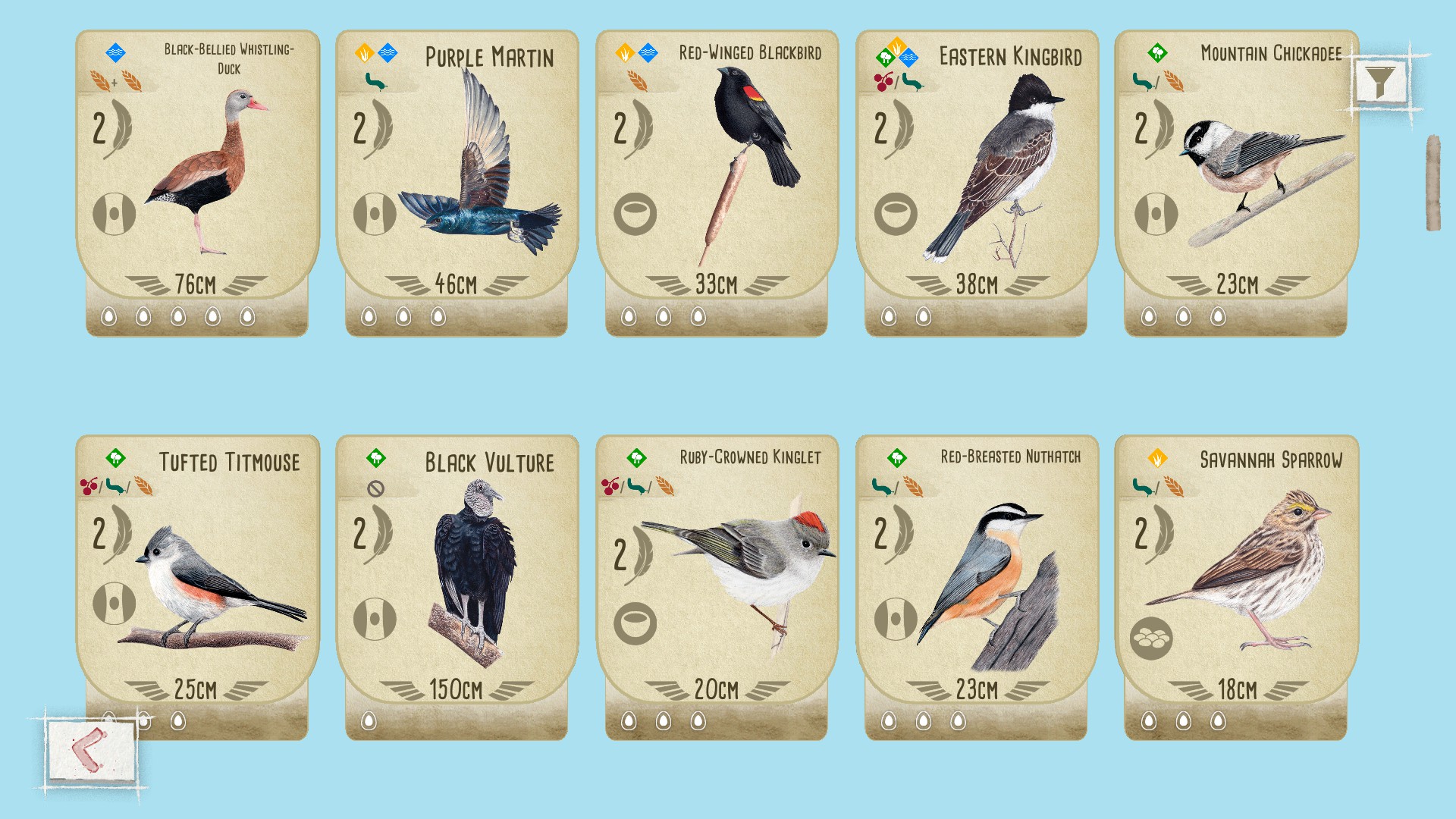Choose the Purple Martin card
1456x819 pixels.
click(x=457, y=182)
